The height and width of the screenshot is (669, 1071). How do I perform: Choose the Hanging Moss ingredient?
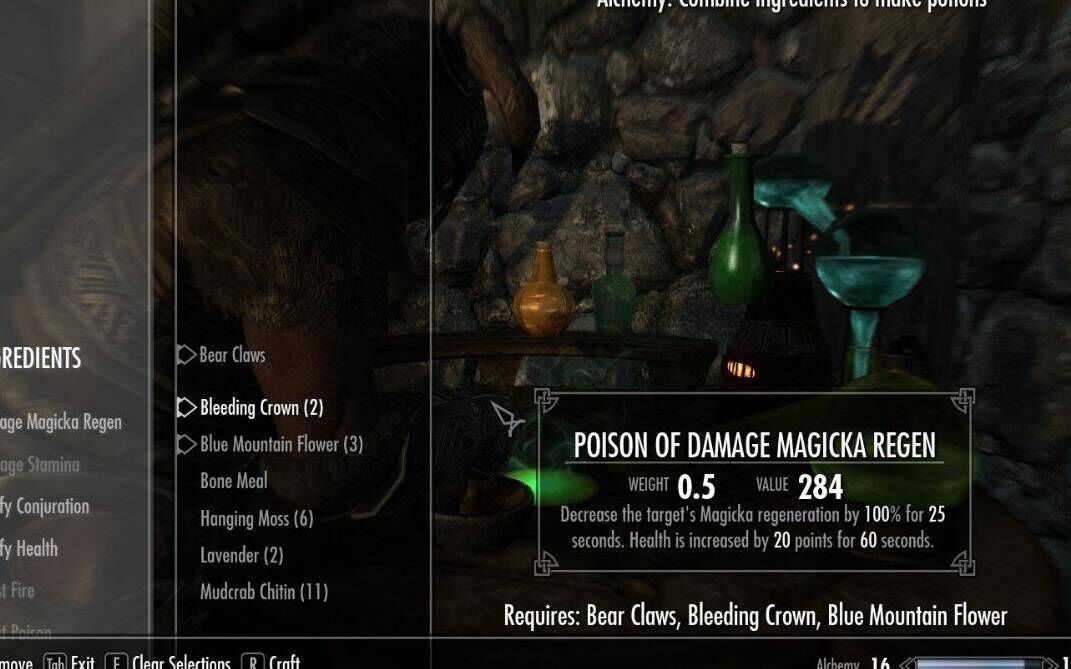256,518
